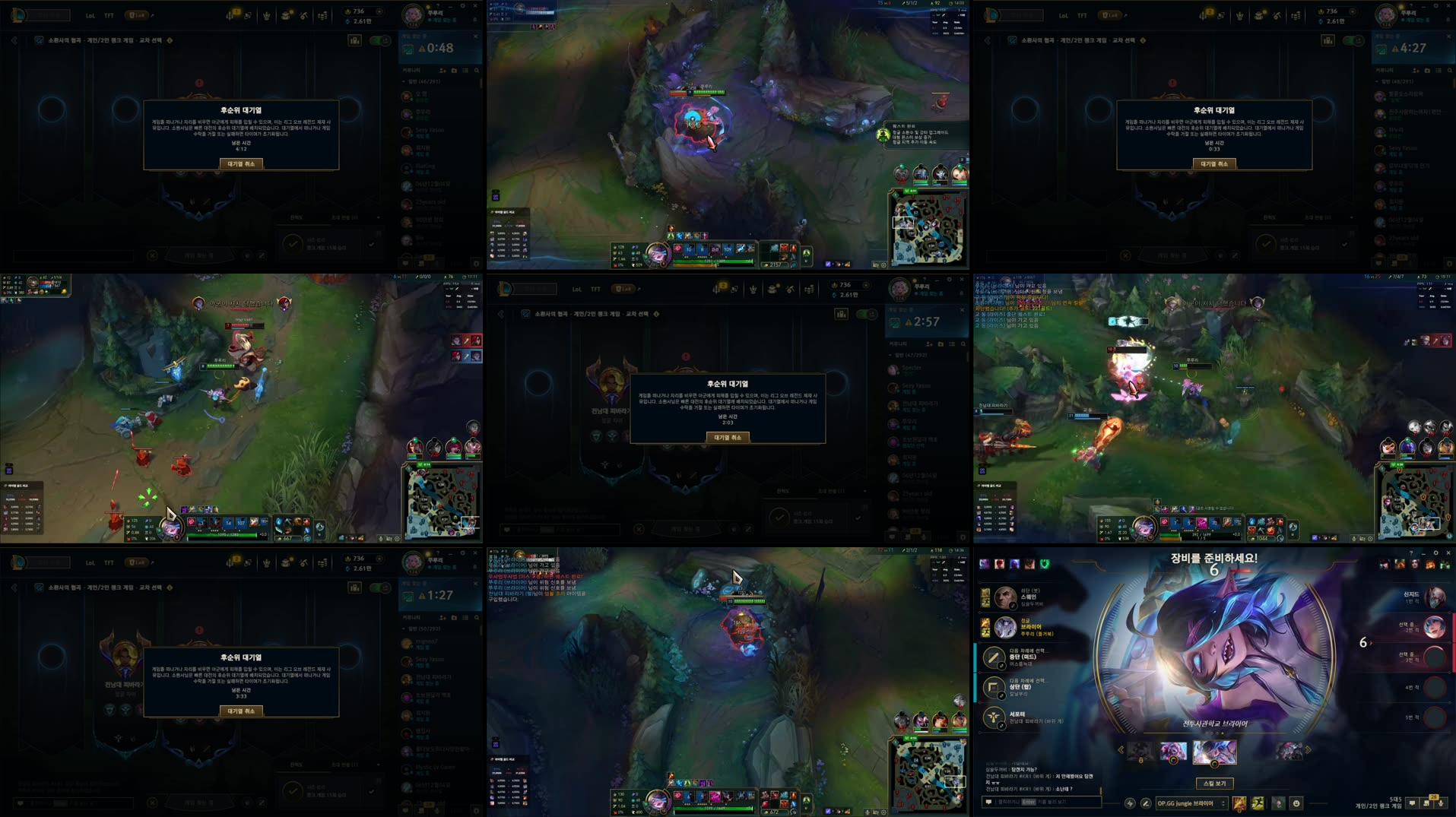Toggle the bordered lobby option next to the switch
The image size is (1456, 817).
point(355,40)
